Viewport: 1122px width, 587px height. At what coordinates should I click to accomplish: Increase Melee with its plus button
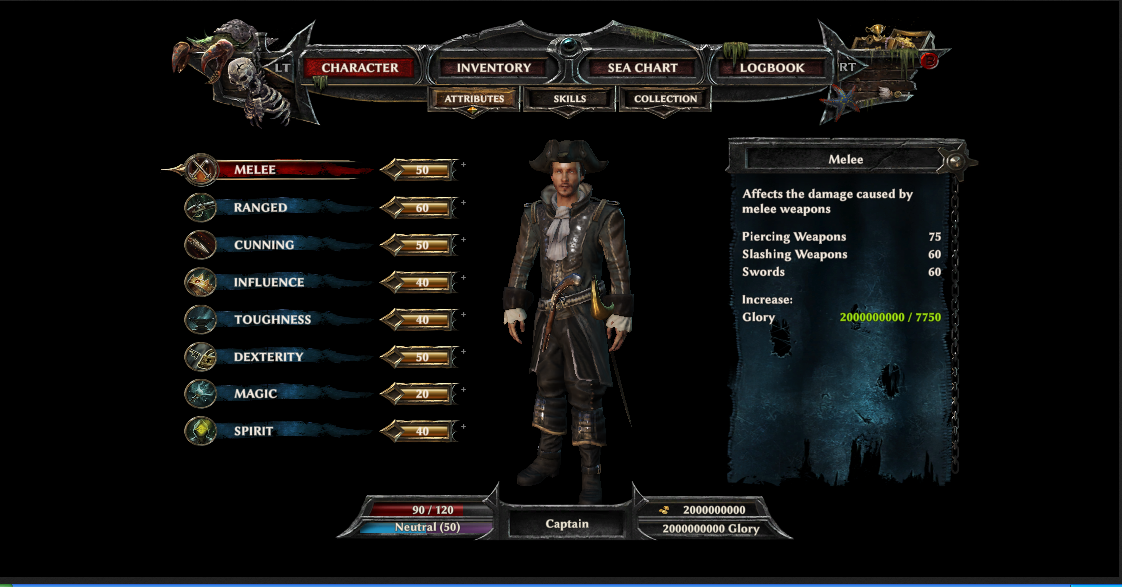coord(463,164)
